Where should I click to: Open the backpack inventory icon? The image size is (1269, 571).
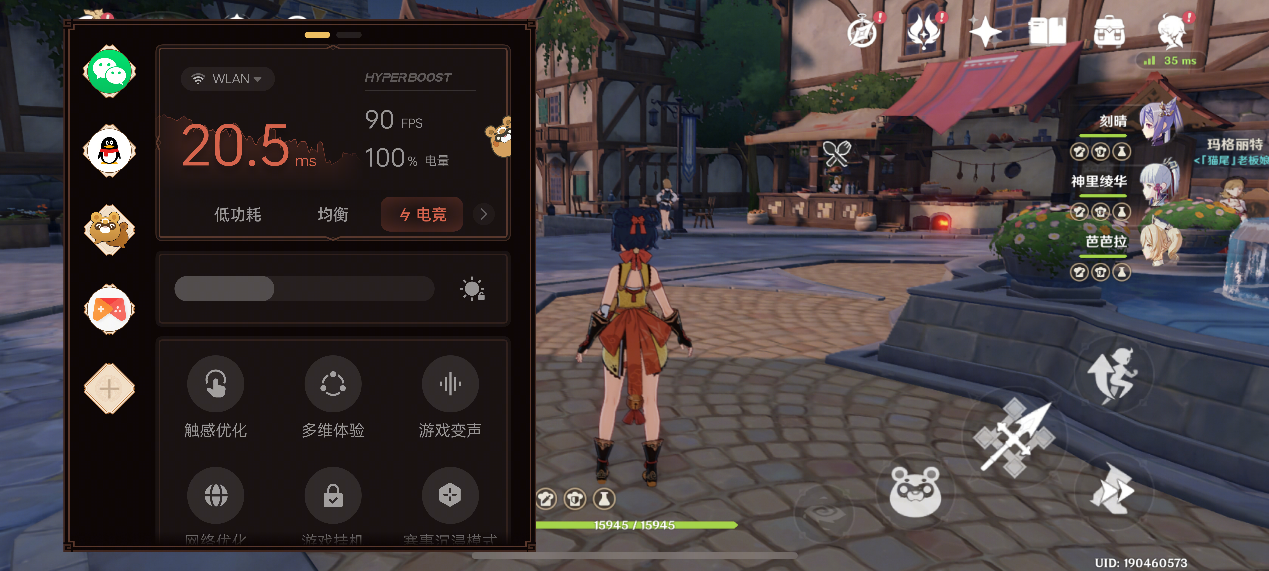(1109, 31)
